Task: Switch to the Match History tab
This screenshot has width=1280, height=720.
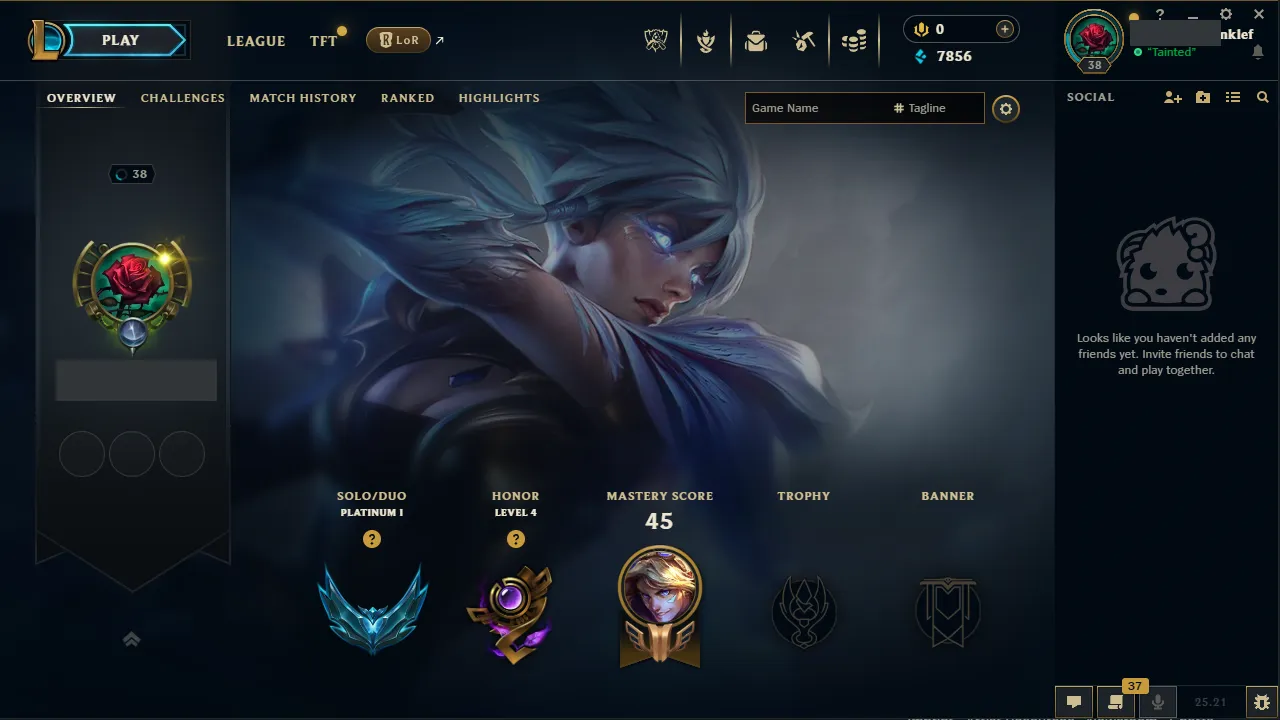Action: point(303,97)
